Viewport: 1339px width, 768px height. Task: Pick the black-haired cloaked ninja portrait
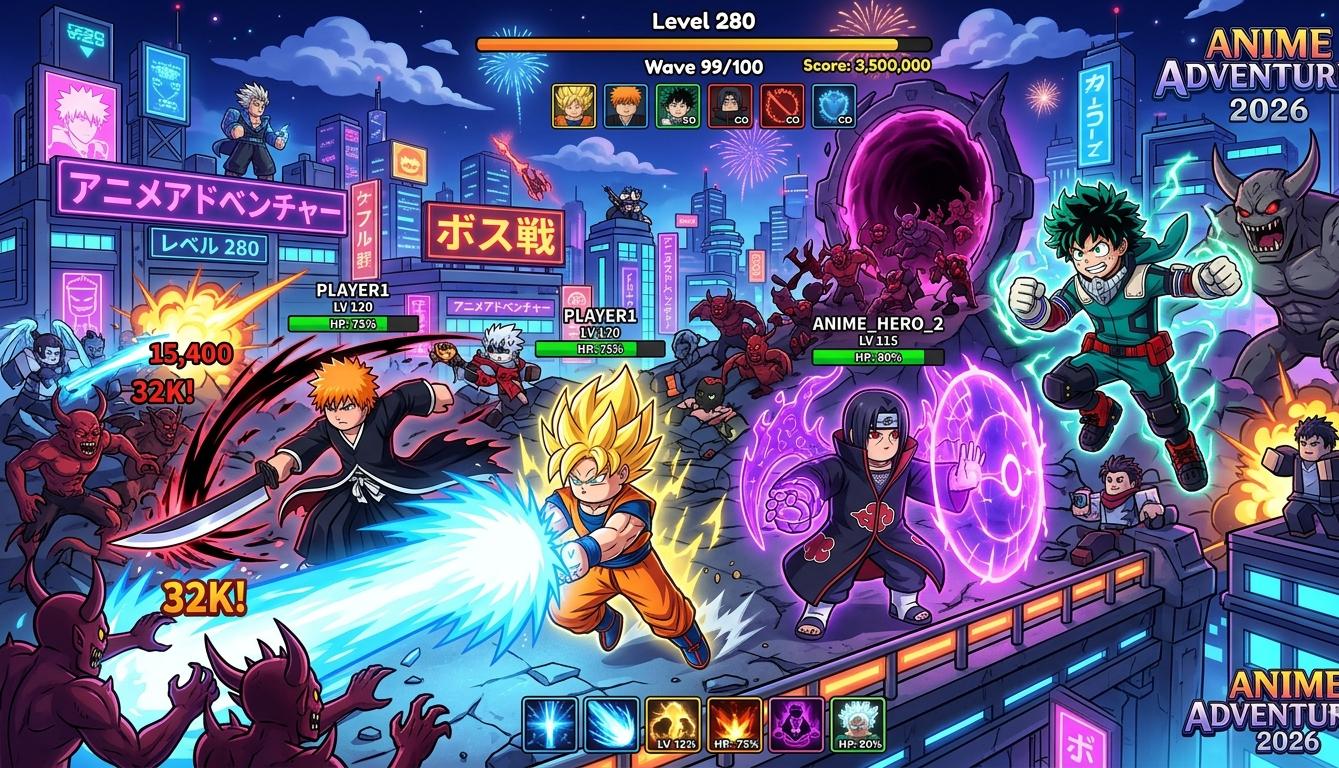tap(729, 105)
